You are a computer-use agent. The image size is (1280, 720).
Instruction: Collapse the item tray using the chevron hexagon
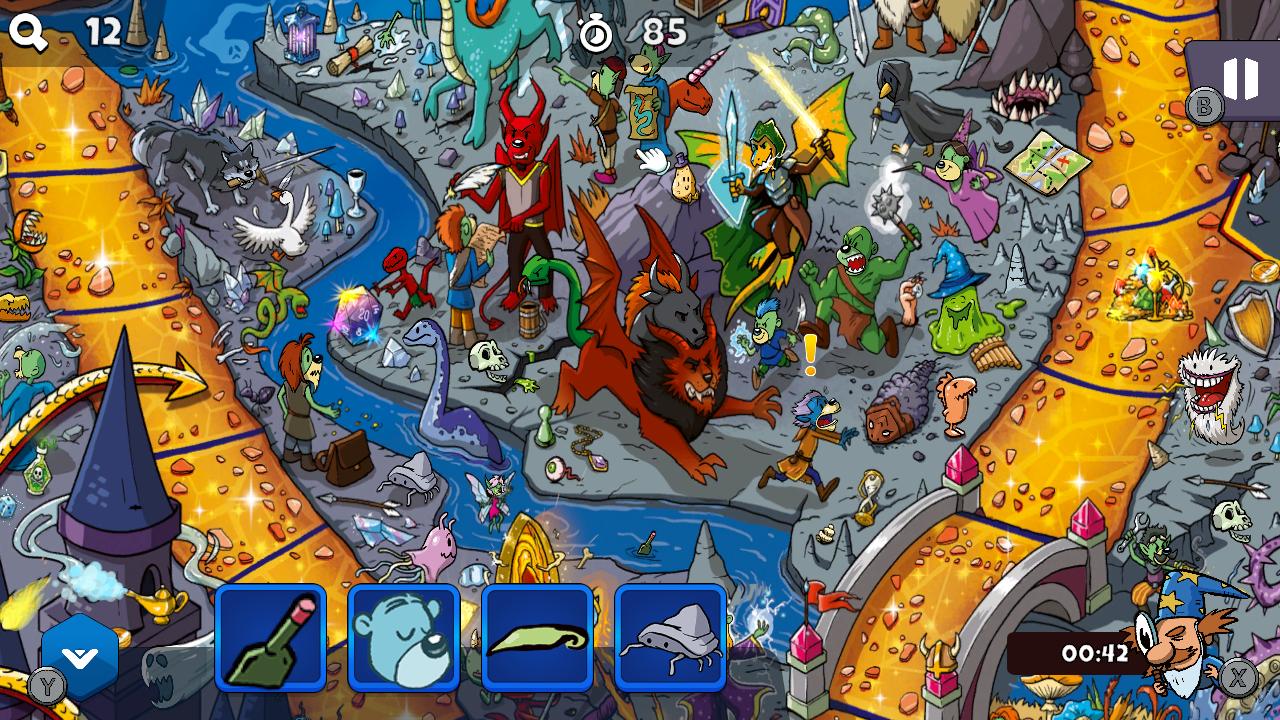[82, 652]
